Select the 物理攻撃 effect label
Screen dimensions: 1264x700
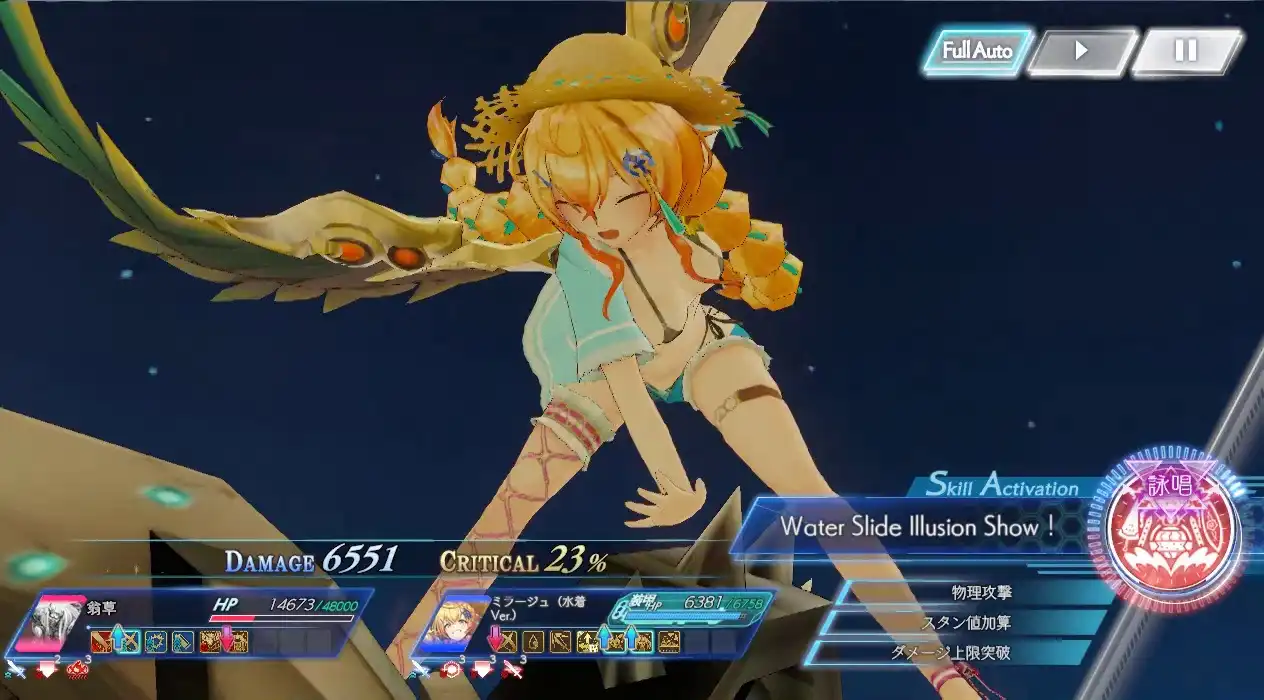click(980, 593)
